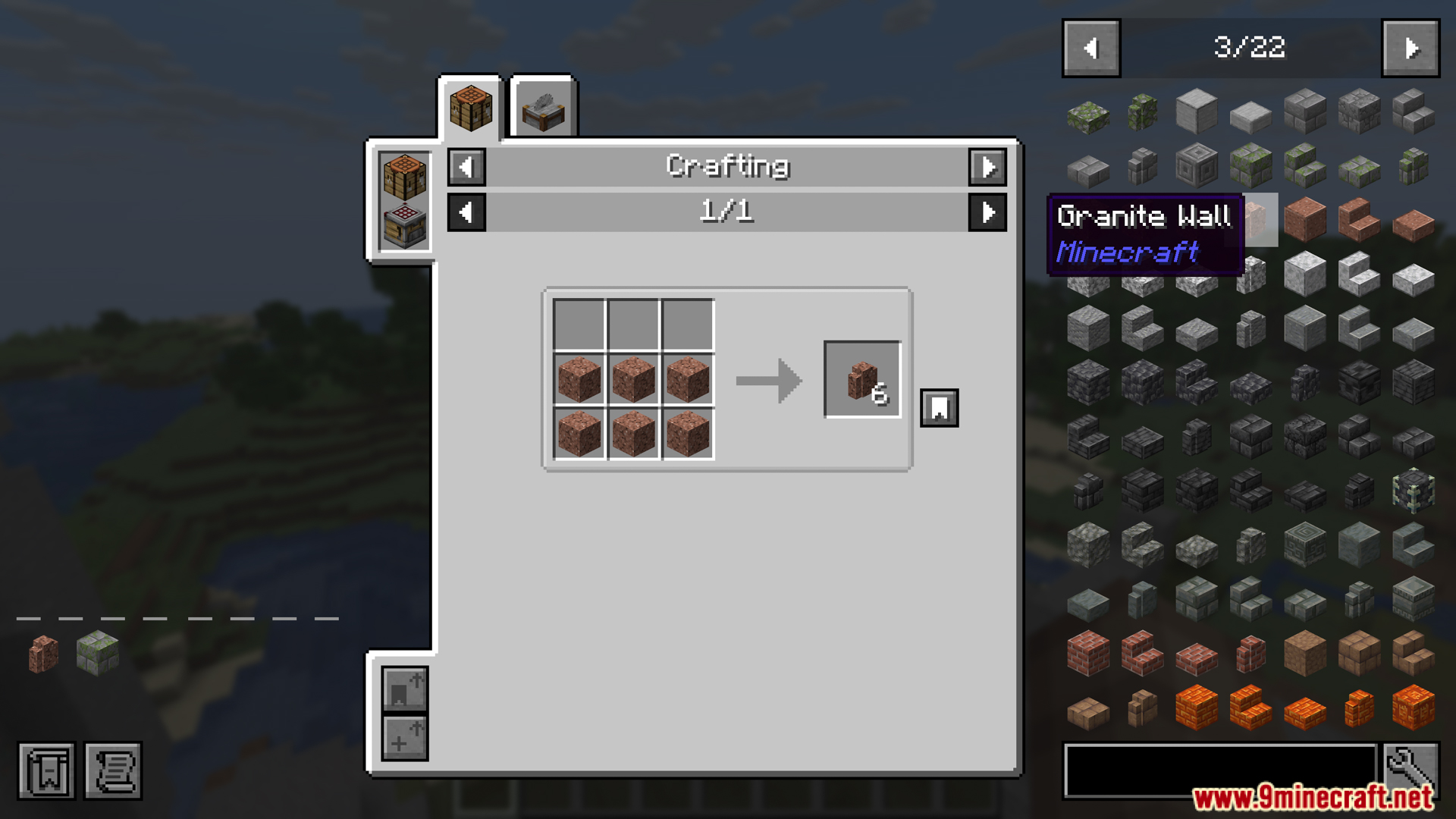This screenshot has width=1456, height=819.
Task: Select the Granite Wall output item showing 6
Action: click(x=861, y=380)
